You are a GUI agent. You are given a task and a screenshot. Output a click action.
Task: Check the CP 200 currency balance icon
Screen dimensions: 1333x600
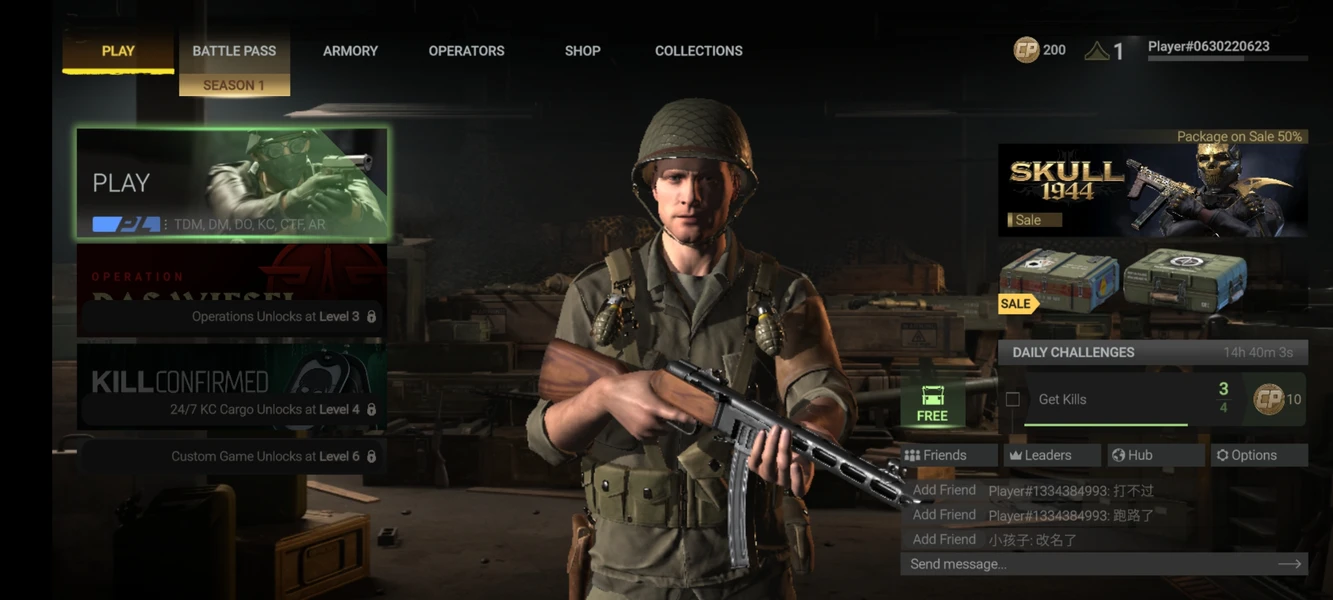(x=1027, y=50)
